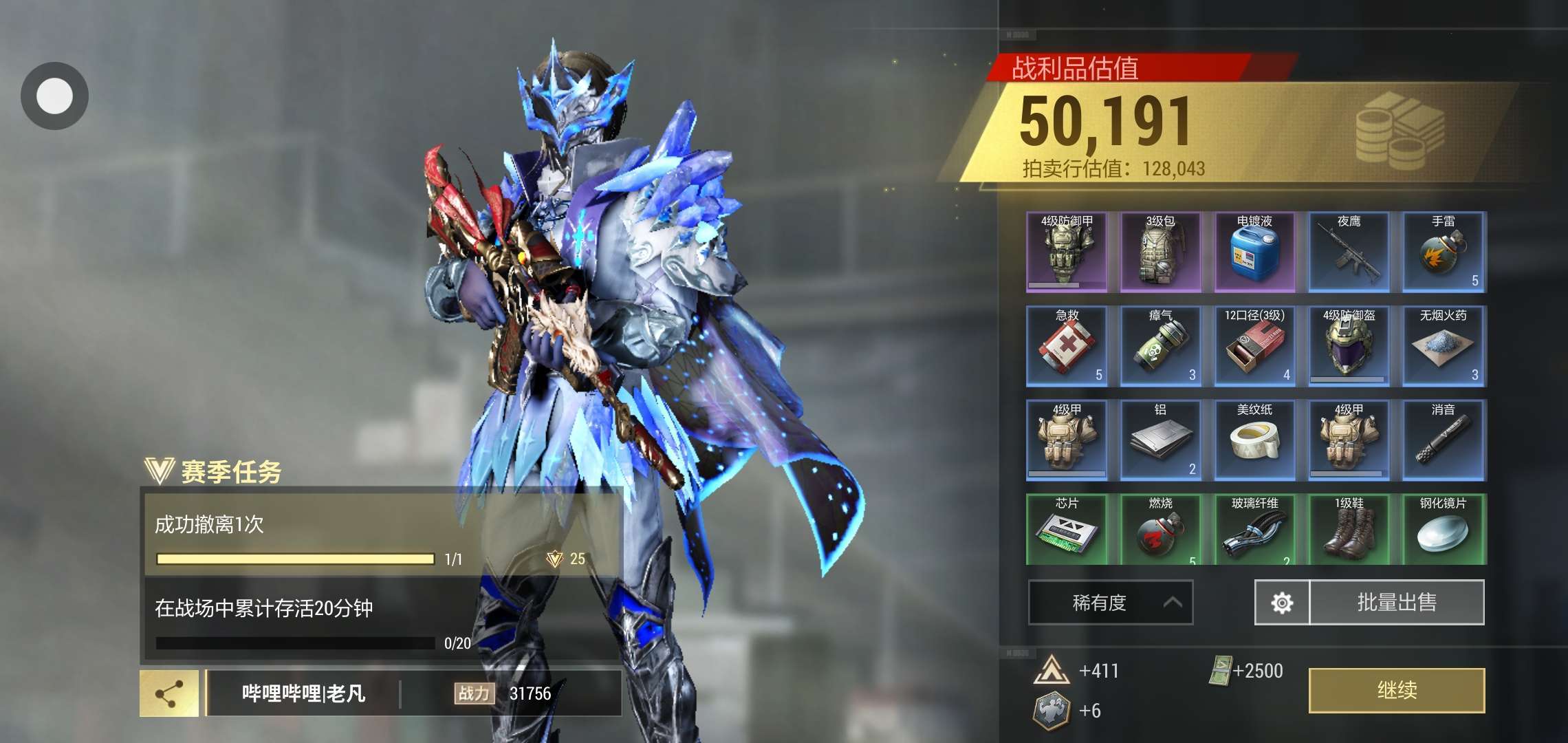Select the 铝 aluminum sheets slot

pyautogui.click(x=1161, y=440)
